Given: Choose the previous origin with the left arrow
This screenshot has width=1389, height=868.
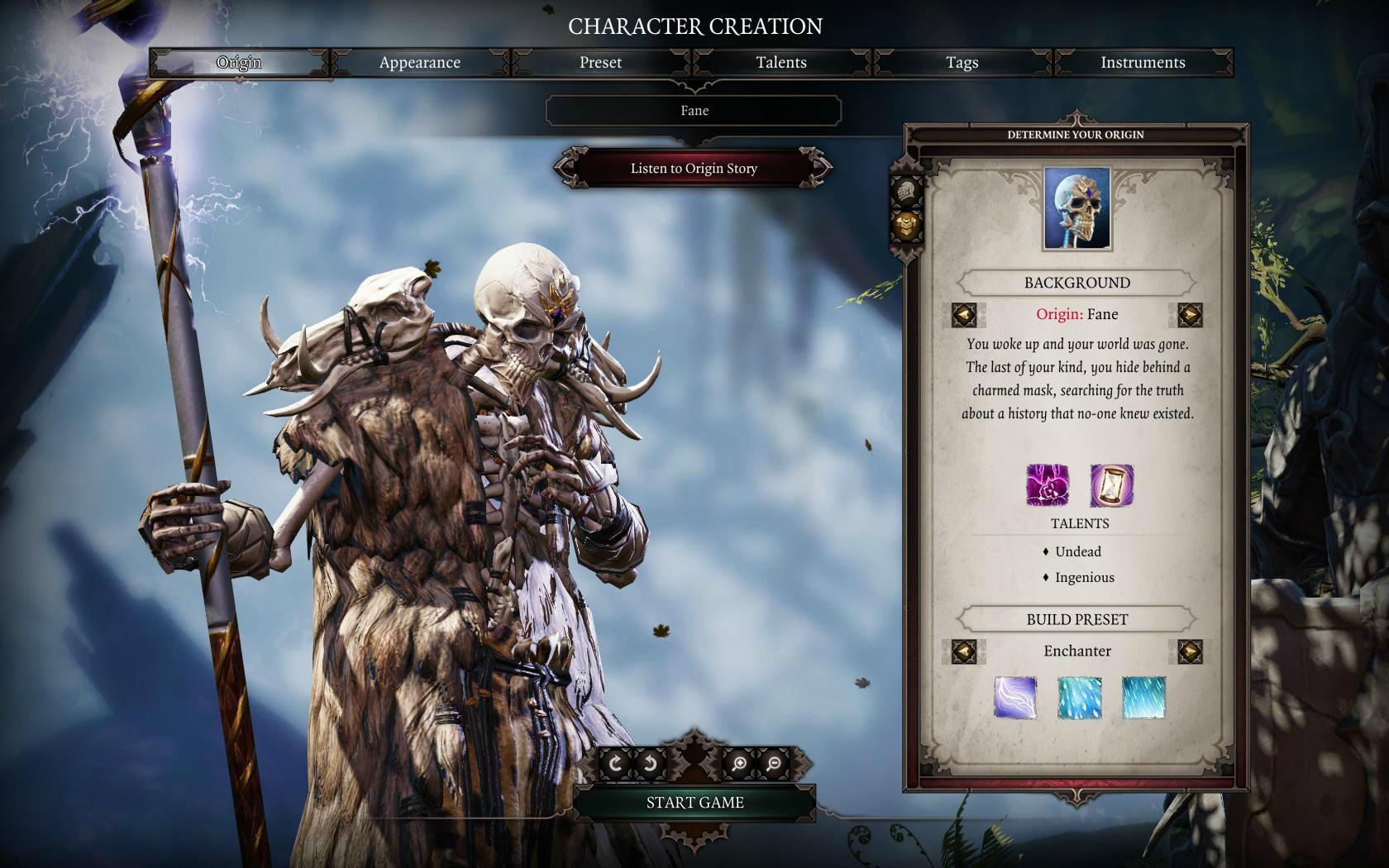Looking at the screenshot, I should tap(964, 315).
